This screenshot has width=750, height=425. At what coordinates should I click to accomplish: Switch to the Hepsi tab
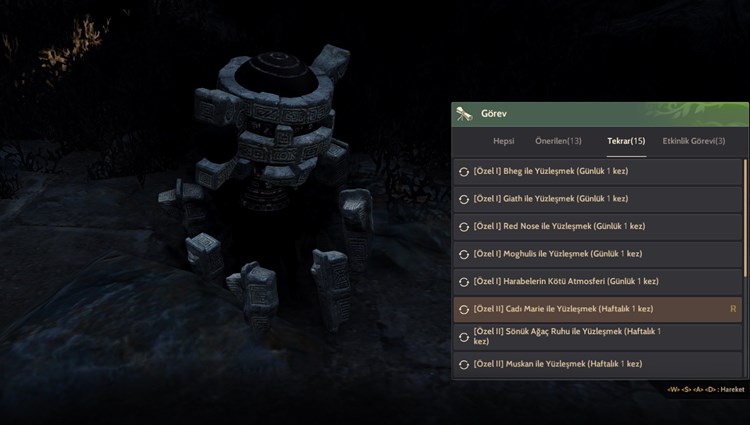pos(504,141)
